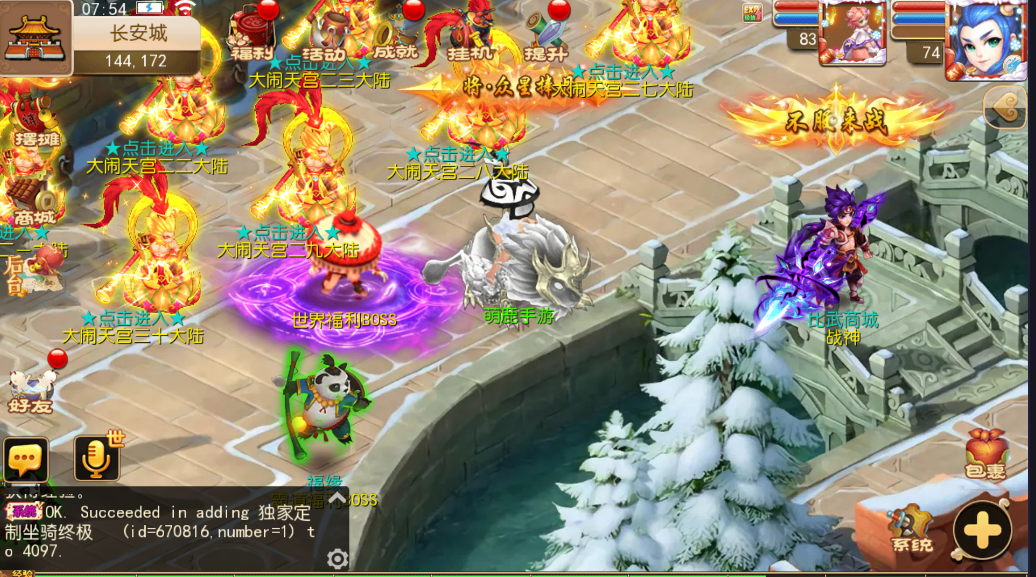Open the chat speech-bubble button

[x=26, y=460]
